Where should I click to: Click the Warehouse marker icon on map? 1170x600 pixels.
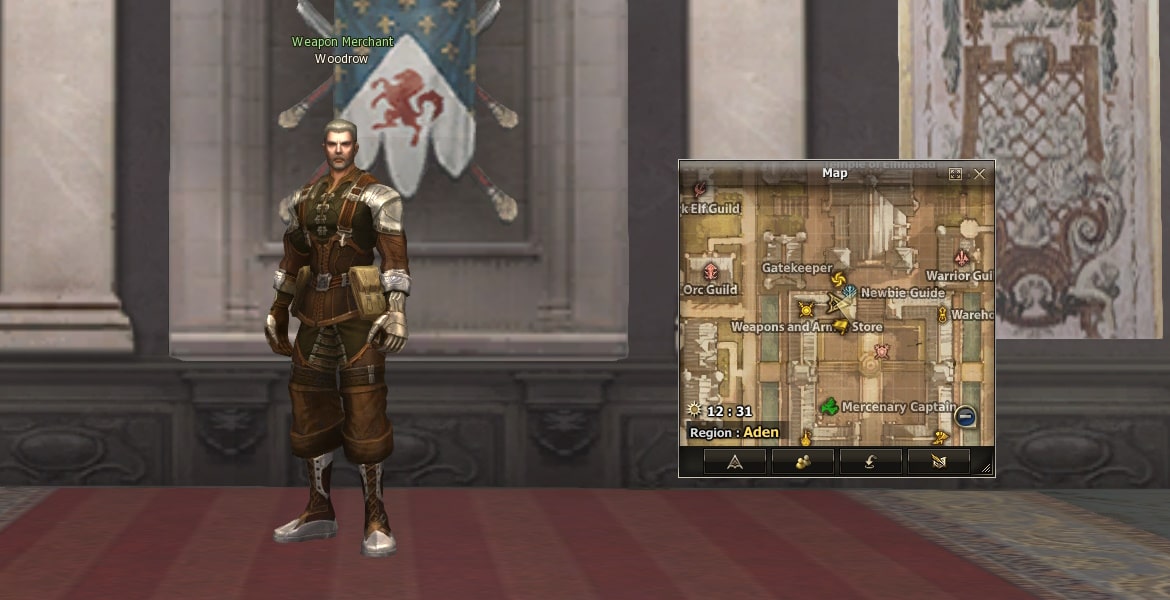coord(942,315)
